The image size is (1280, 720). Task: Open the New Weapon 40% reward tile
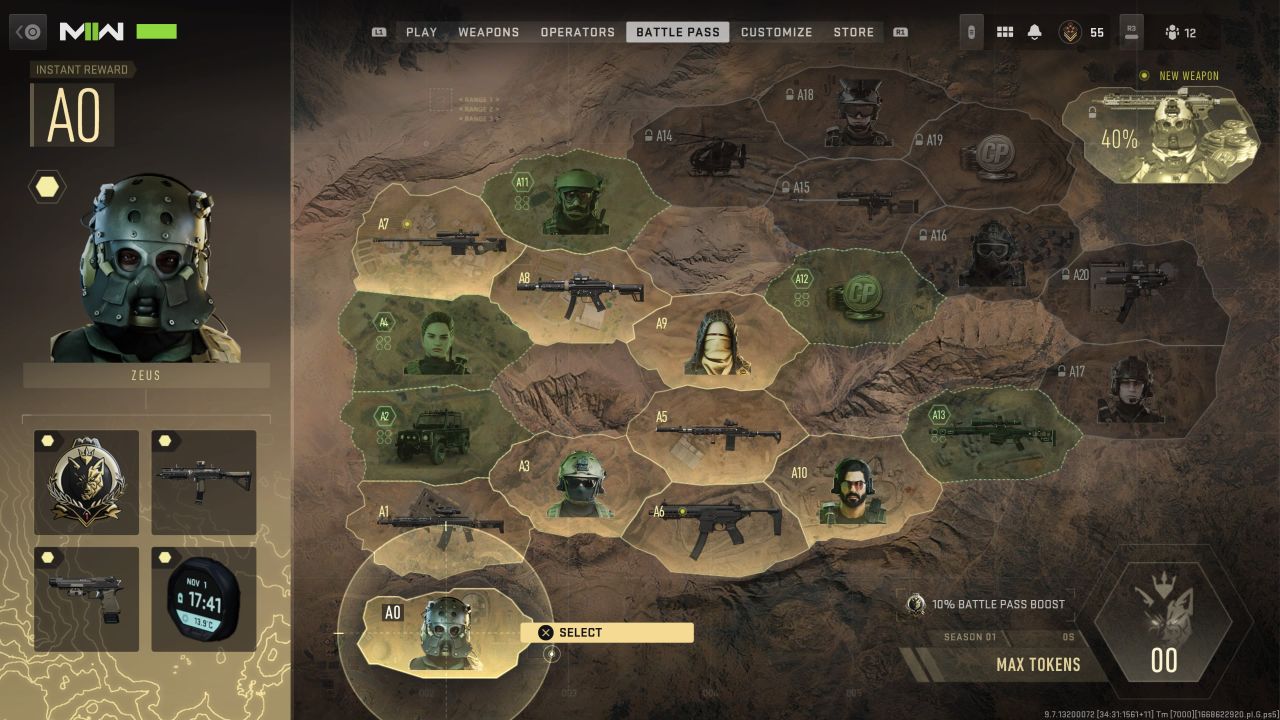(x=1160, y=135)
